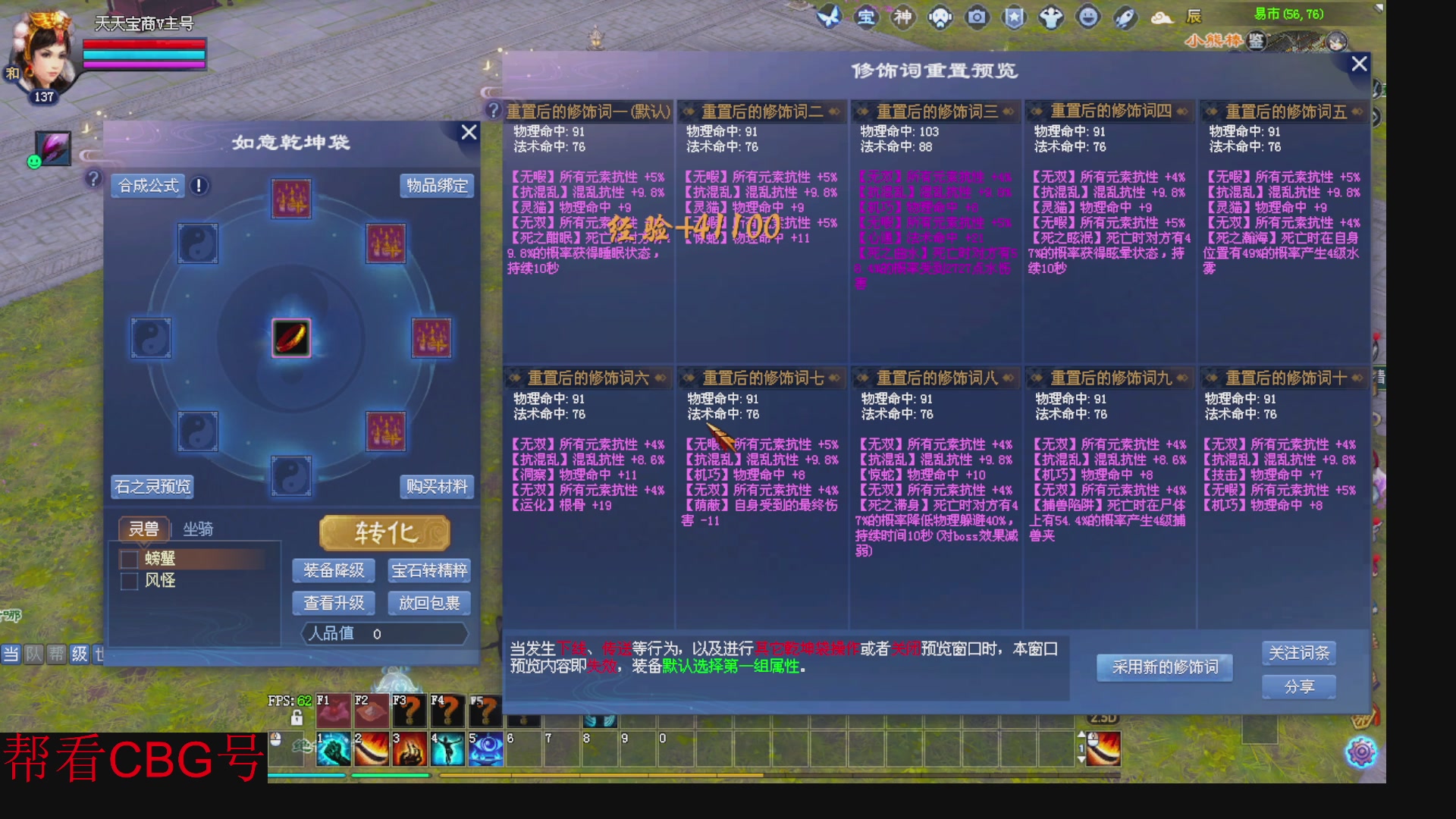The width and height of the screenshot is (1456, 819).
Task: Check the 螃蟹 checkbox
Action: tap(129, 559)
